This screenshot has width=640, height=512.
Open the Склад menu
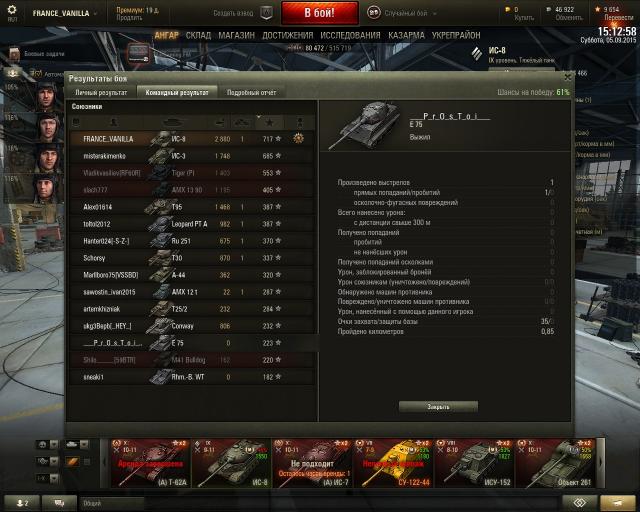[197, 34]
